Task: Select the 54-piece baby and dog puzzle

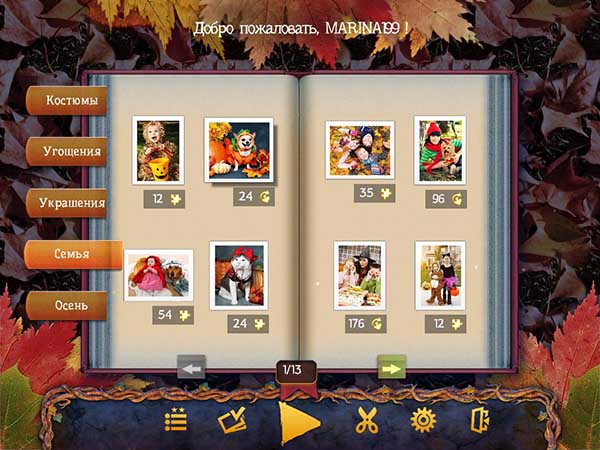Action: click(x=159, y=275)
